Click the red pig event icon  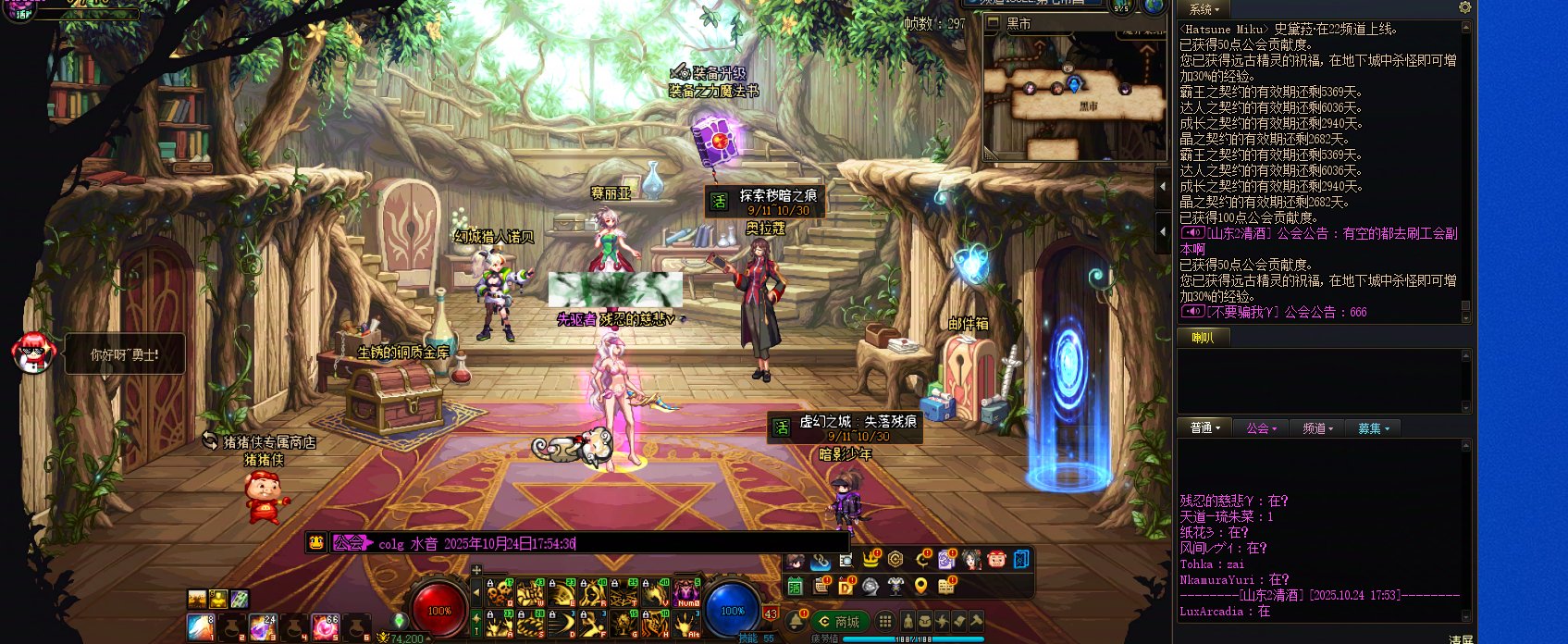(996, 560)
